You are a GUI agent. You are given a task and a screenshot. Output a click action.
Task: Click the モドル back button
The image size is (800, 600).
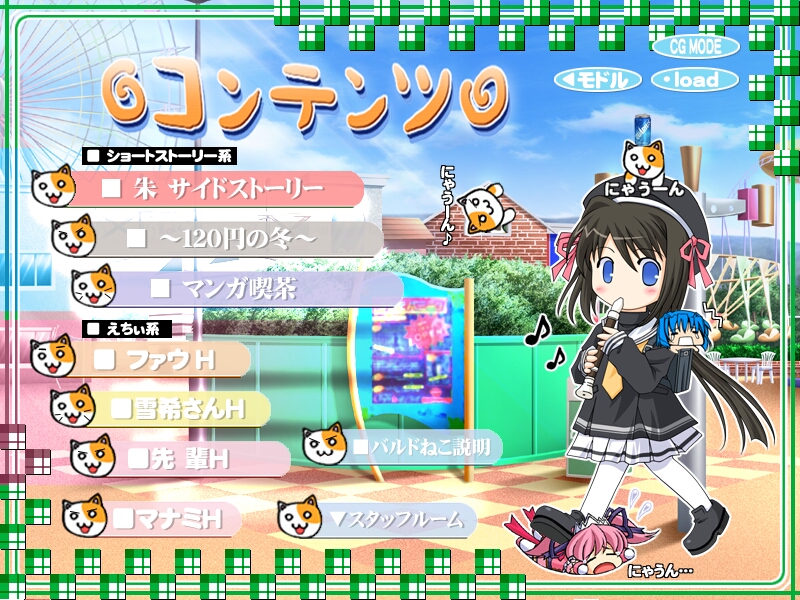(597, 80)
